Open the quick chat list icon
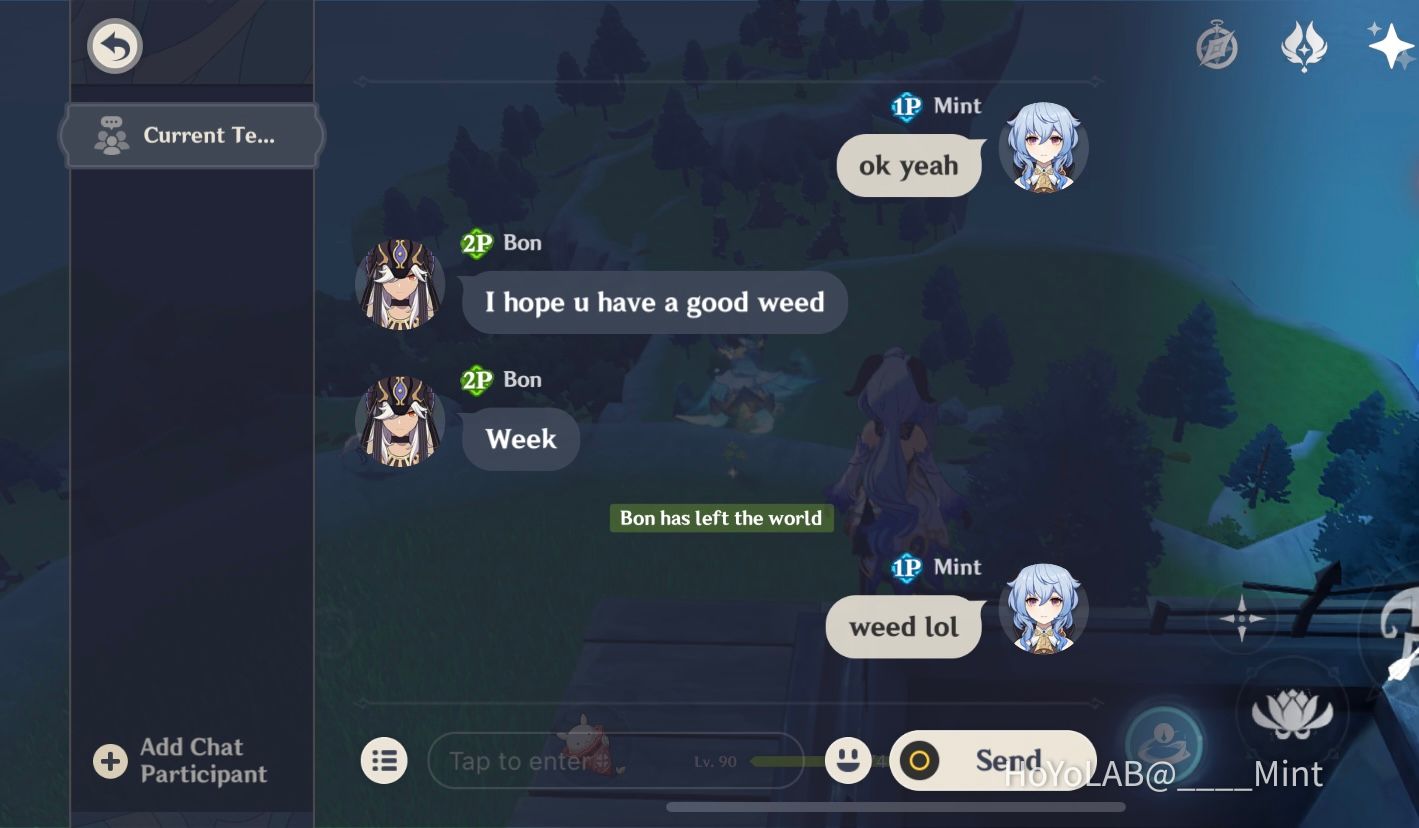Image resolution: width=1419 pixels, height=828 pixels. tap(384, 761)
